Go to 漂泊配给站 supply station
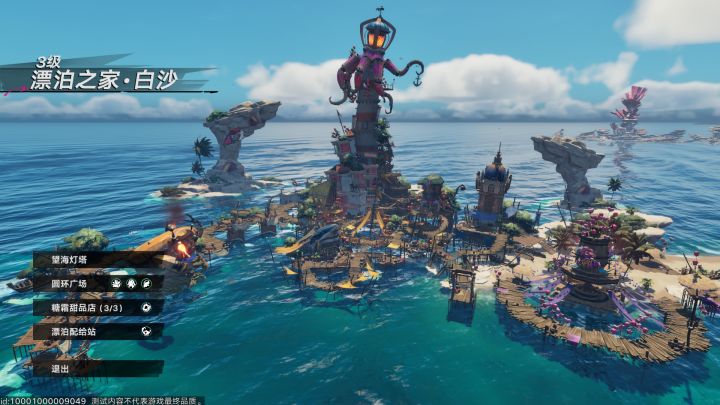Image resolution: width=720 pixels, height=405 pixels. point(90,331)
